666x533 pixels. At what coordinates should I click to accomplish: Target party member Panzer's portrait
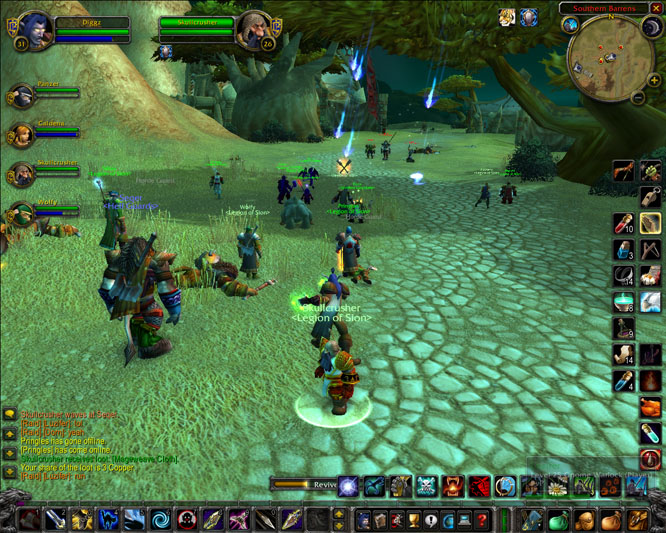tap(21, 97)
